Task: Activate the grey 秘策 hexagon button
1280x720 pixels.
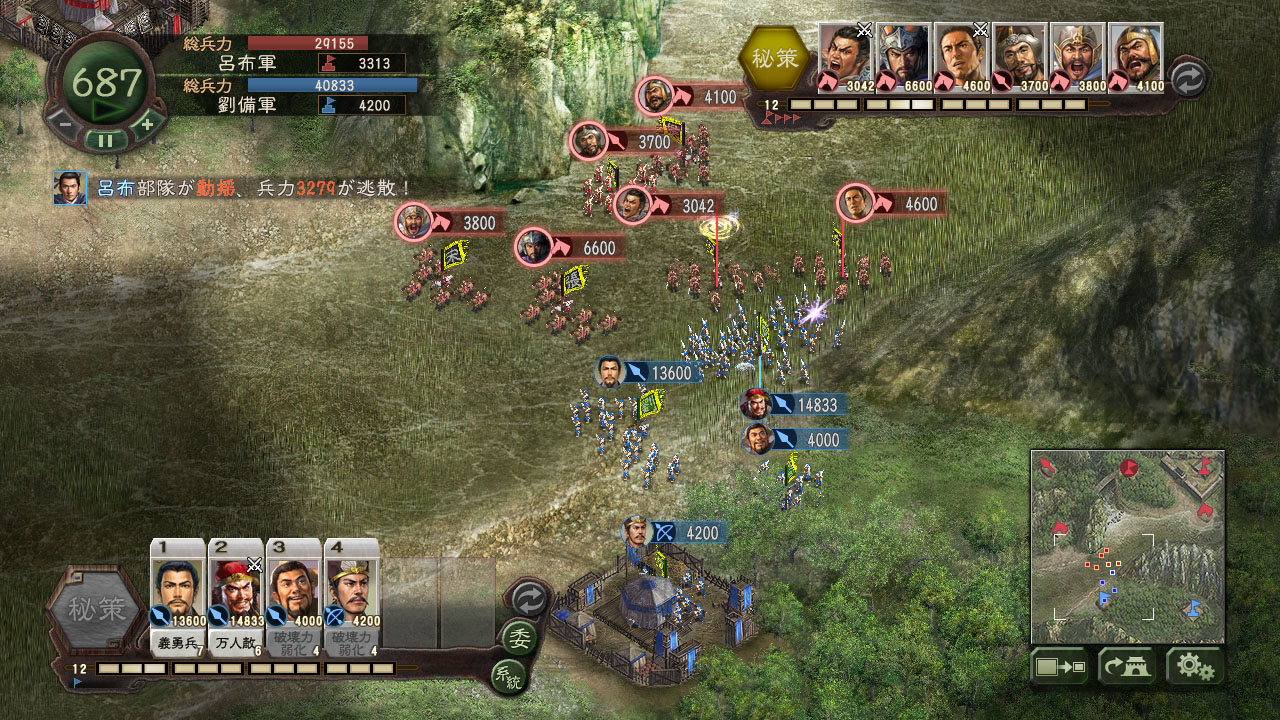Action: tap(98, 607)
